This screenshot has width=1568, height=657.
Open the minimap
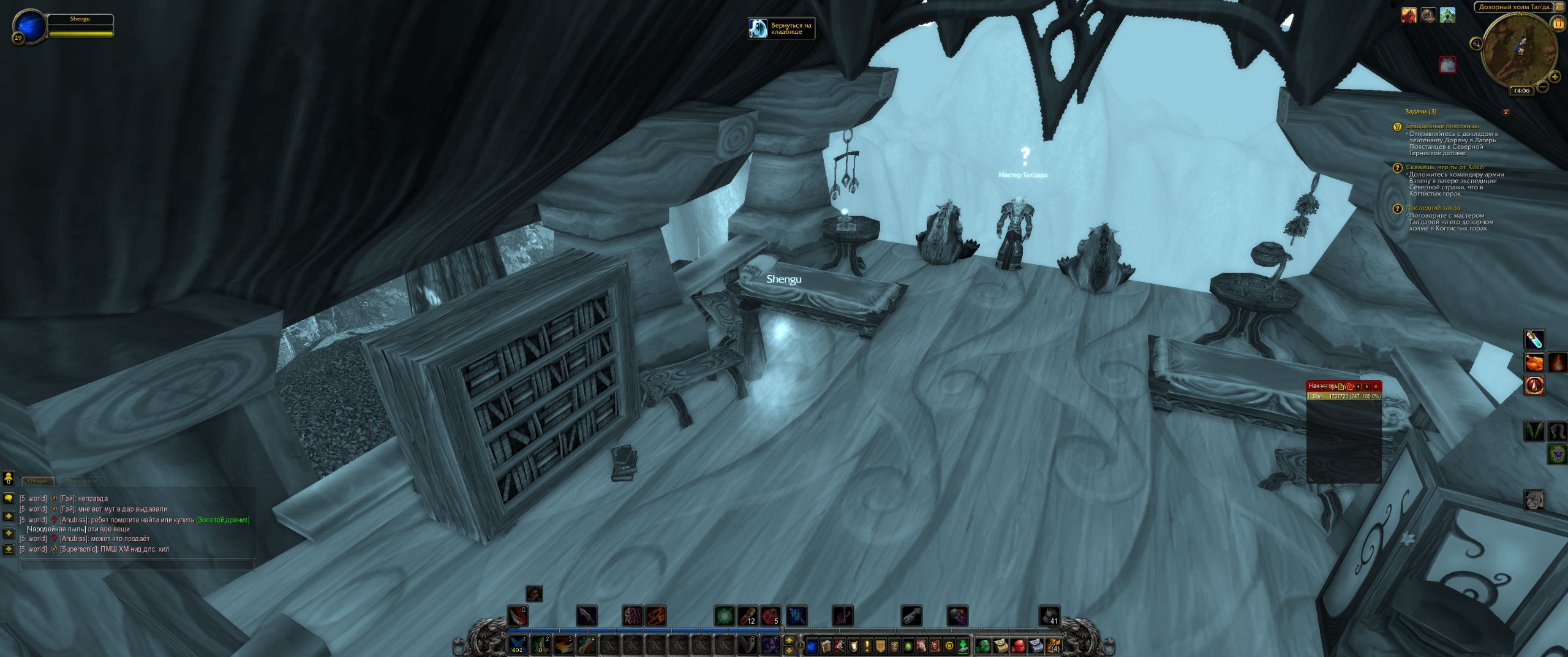[1519, 49]
